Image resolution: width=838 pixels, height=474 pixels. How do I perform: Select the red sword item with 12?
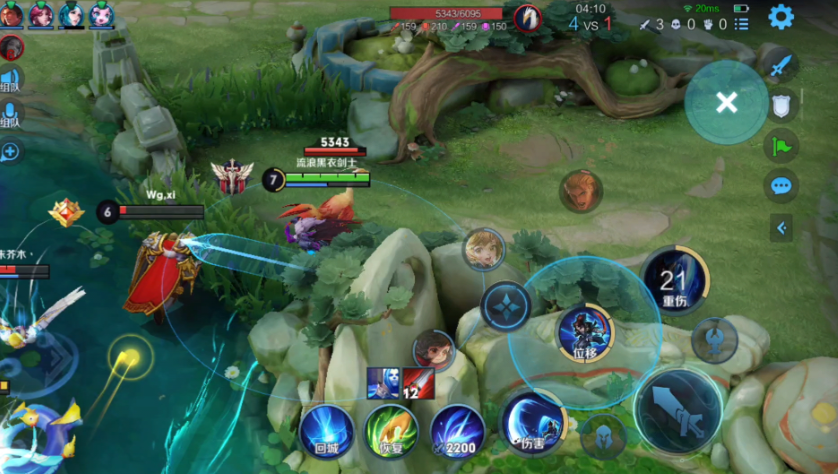(x=418, y=383)
